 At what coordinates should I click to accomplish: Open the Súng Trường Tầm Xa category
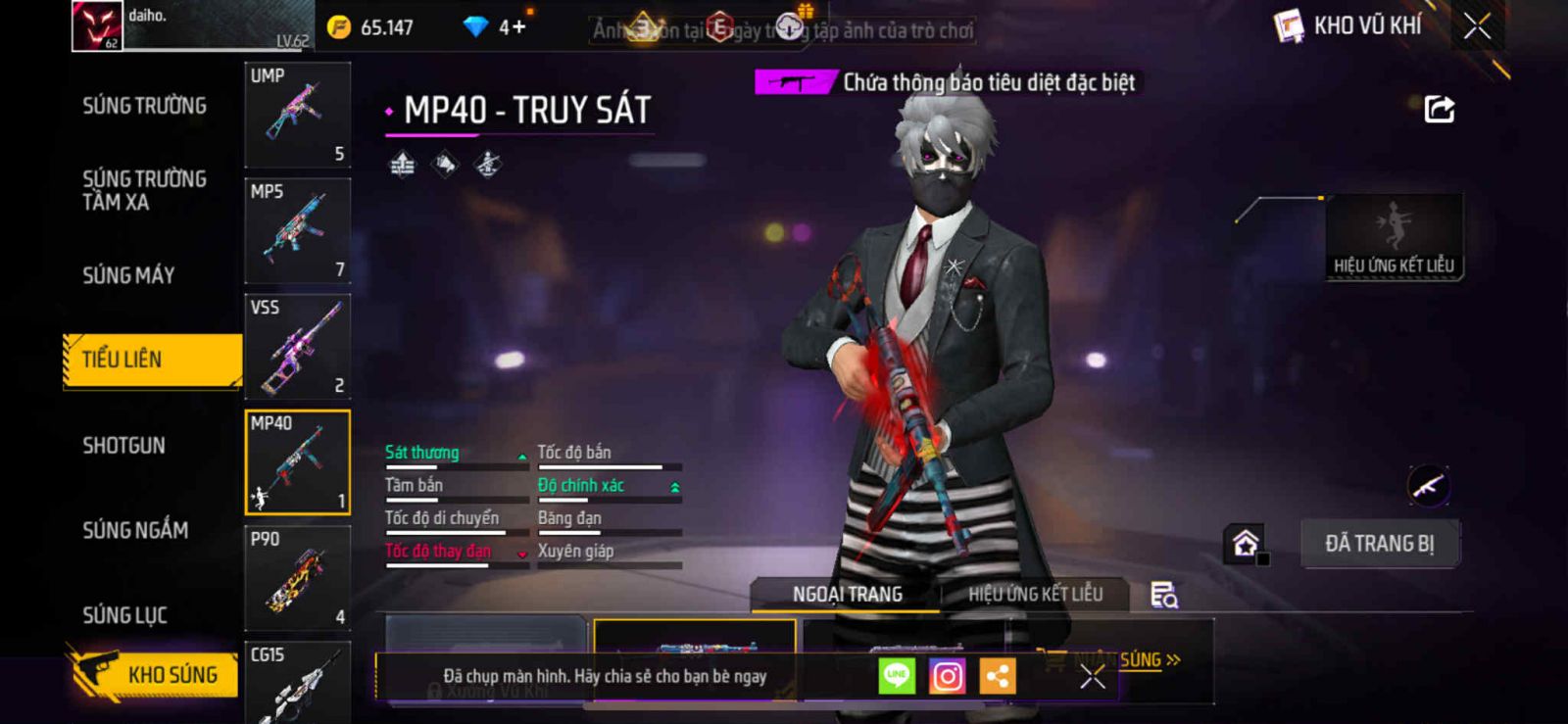(144, 190)
